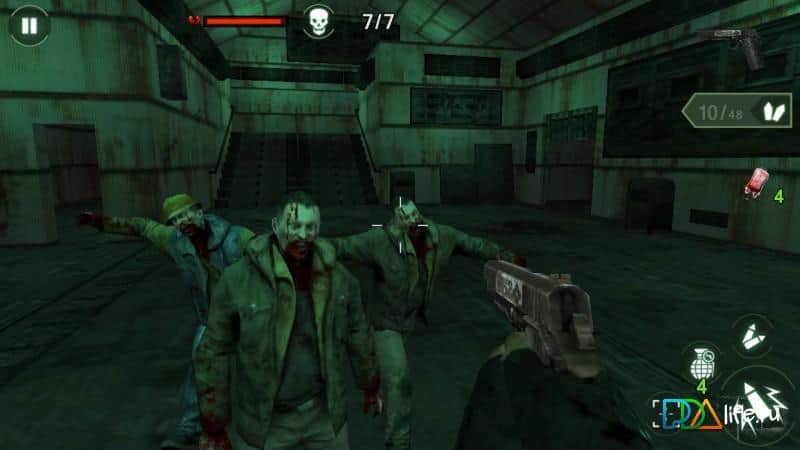800x450 pixels.
Task: Use the red medkit item
Action: [756, 185]
